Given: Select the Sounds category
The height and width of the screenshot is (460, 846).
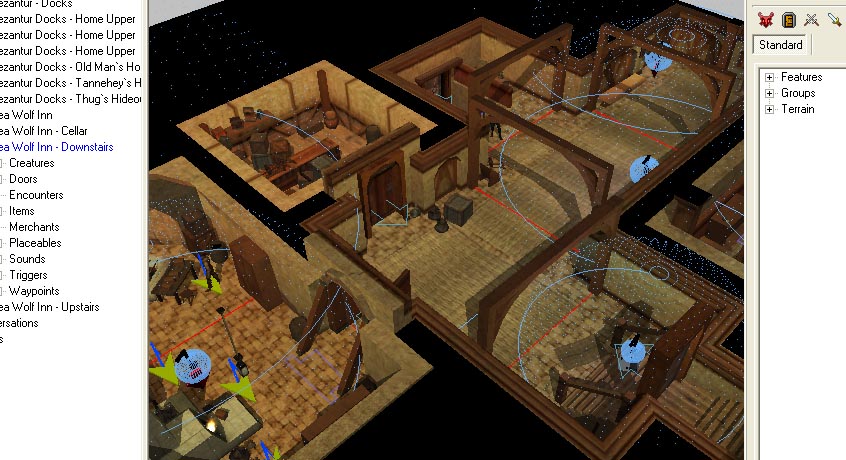Looking at the screenshot, I should coord(27,259).
